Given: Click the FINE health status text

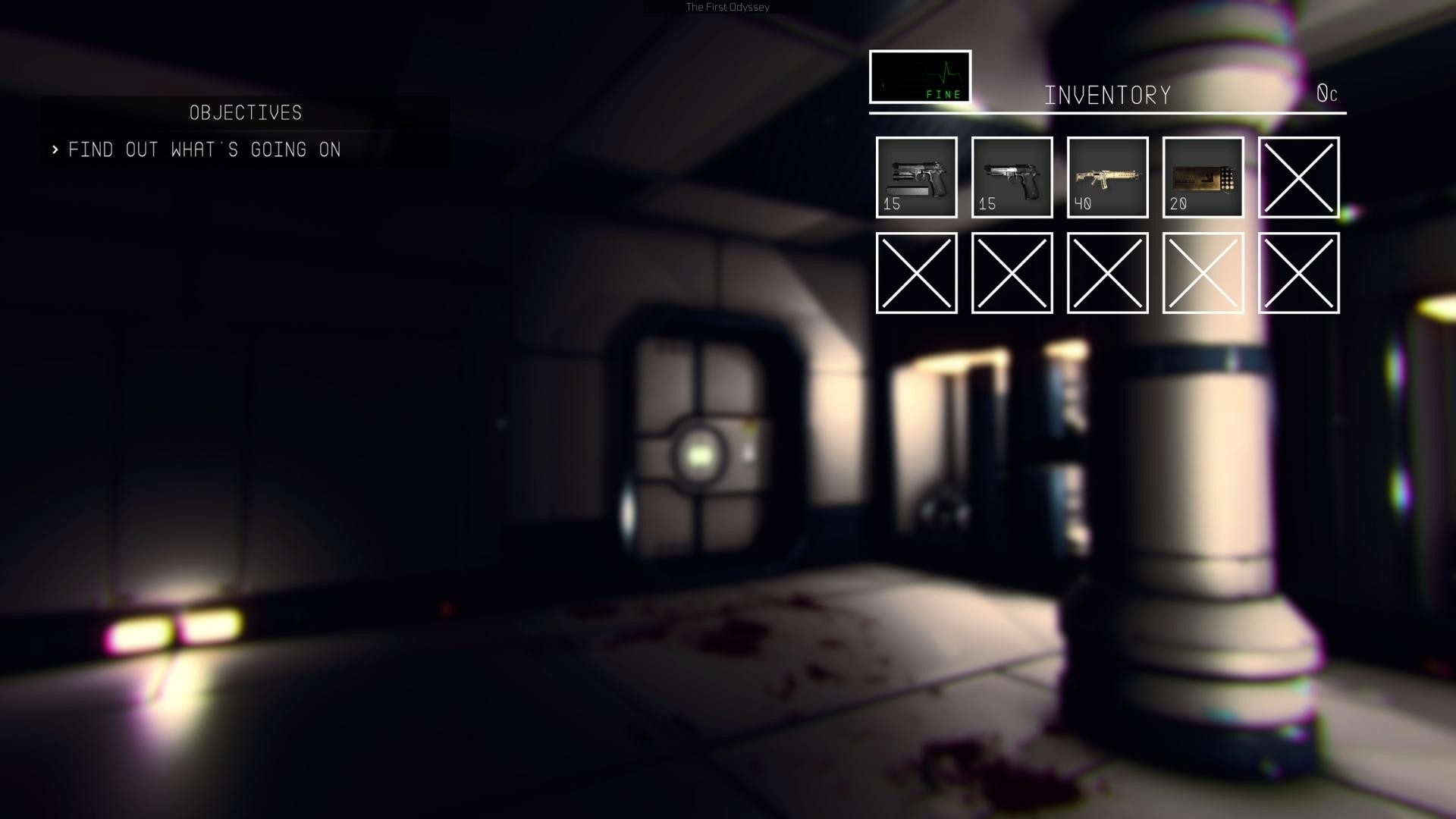Looking at the screenshot, I should (941, 95).
